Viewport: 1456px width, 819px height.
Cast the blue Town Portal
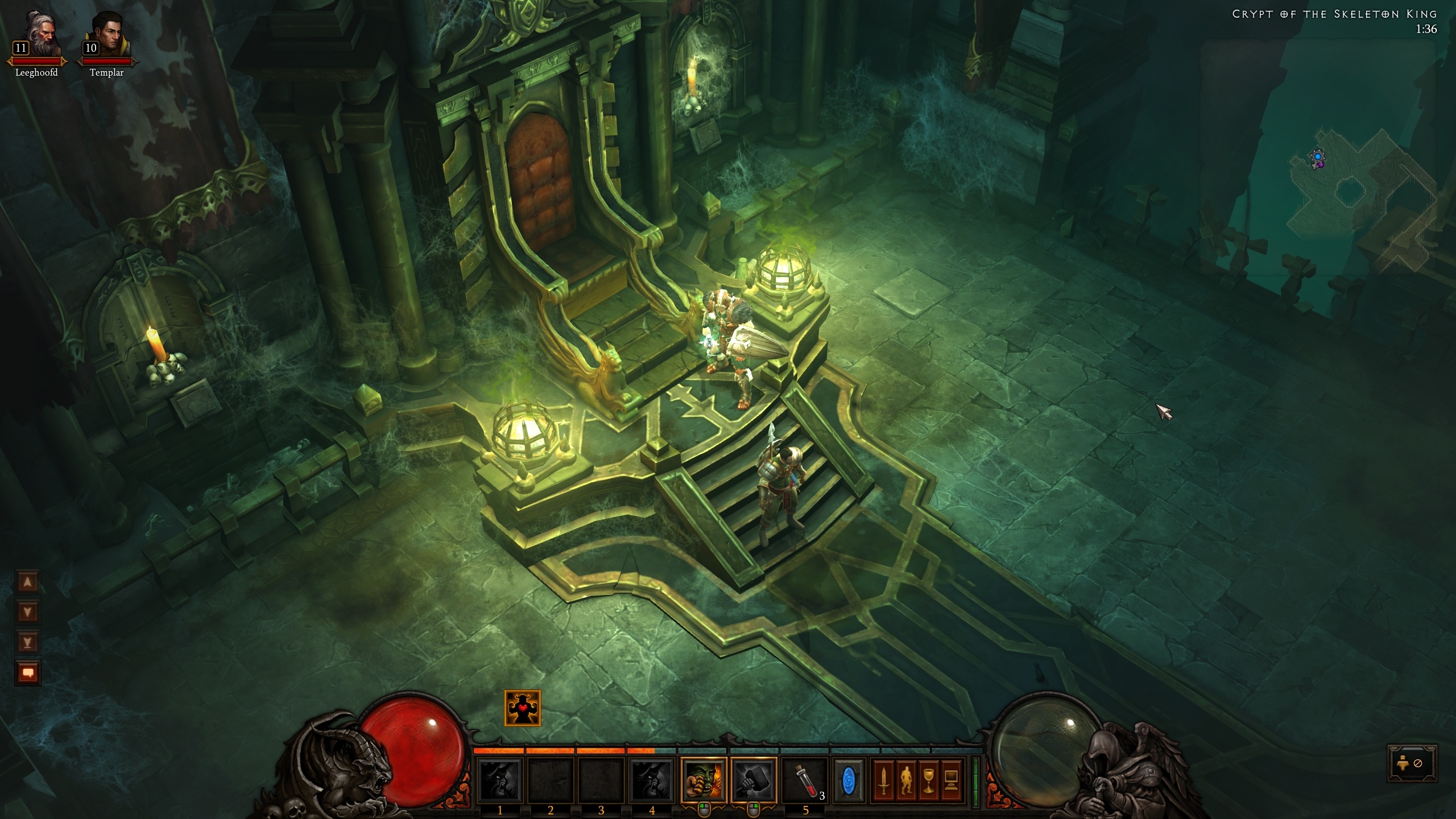pos(848,780)
